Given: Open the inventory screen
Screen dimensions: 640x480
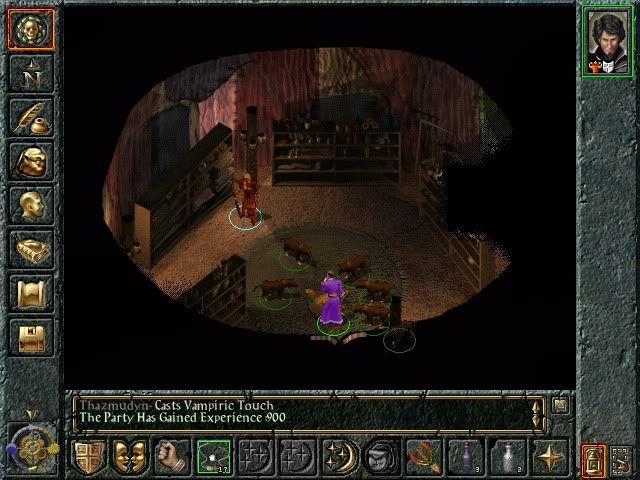Looking at the screenshot, I should point(30,161).
